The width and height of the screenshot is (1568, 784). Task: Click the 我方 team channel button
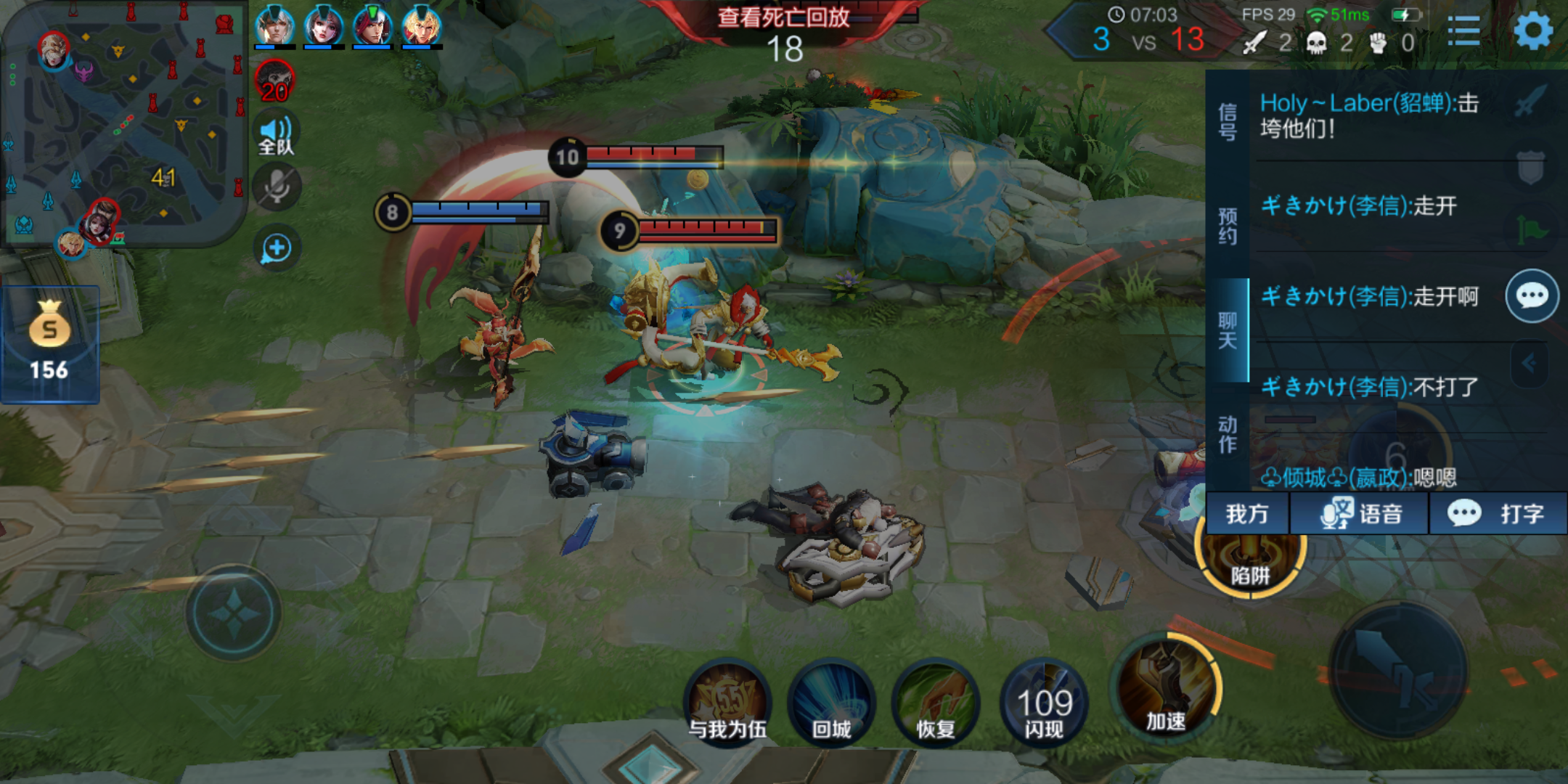coord(1247,514)
